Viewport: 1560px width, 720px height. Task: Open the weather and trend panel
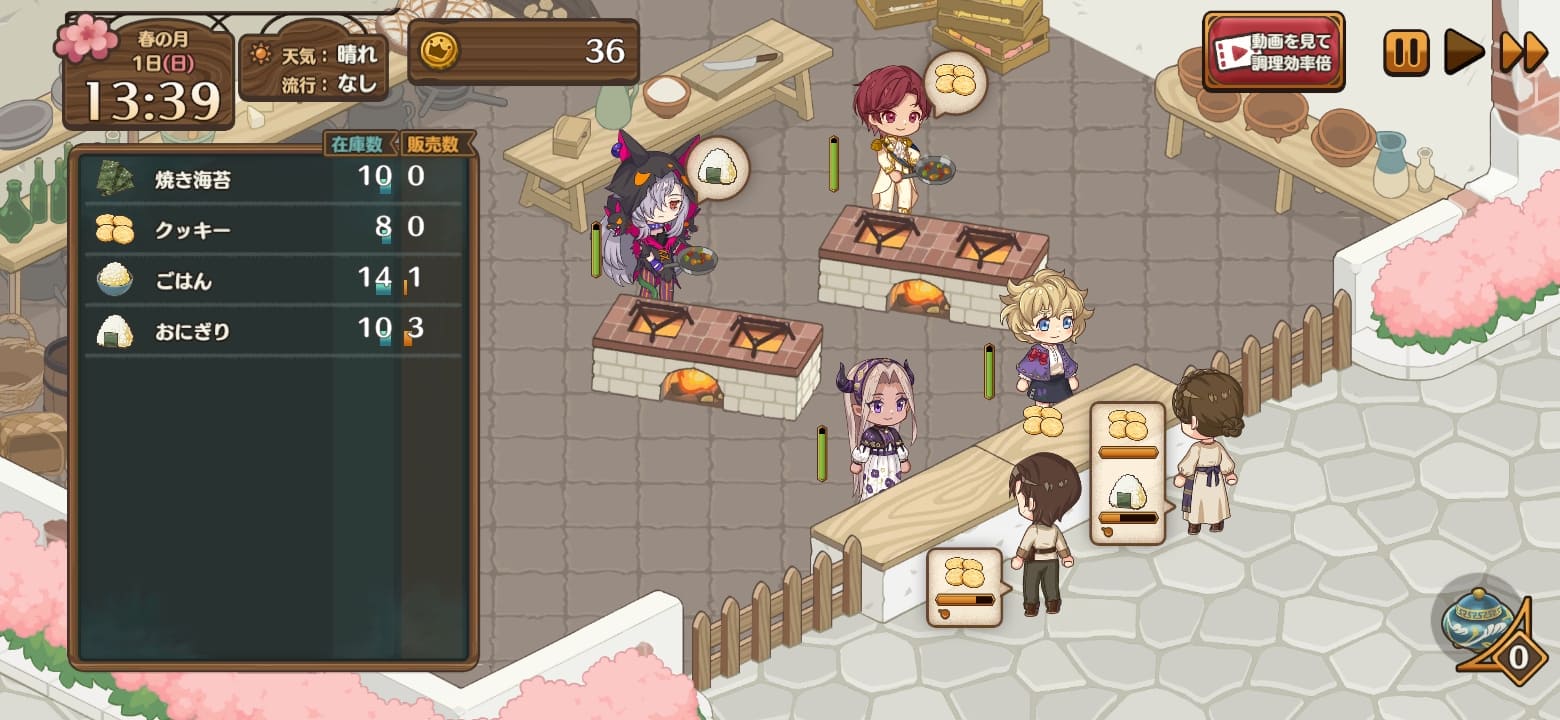tap(314, 67)
